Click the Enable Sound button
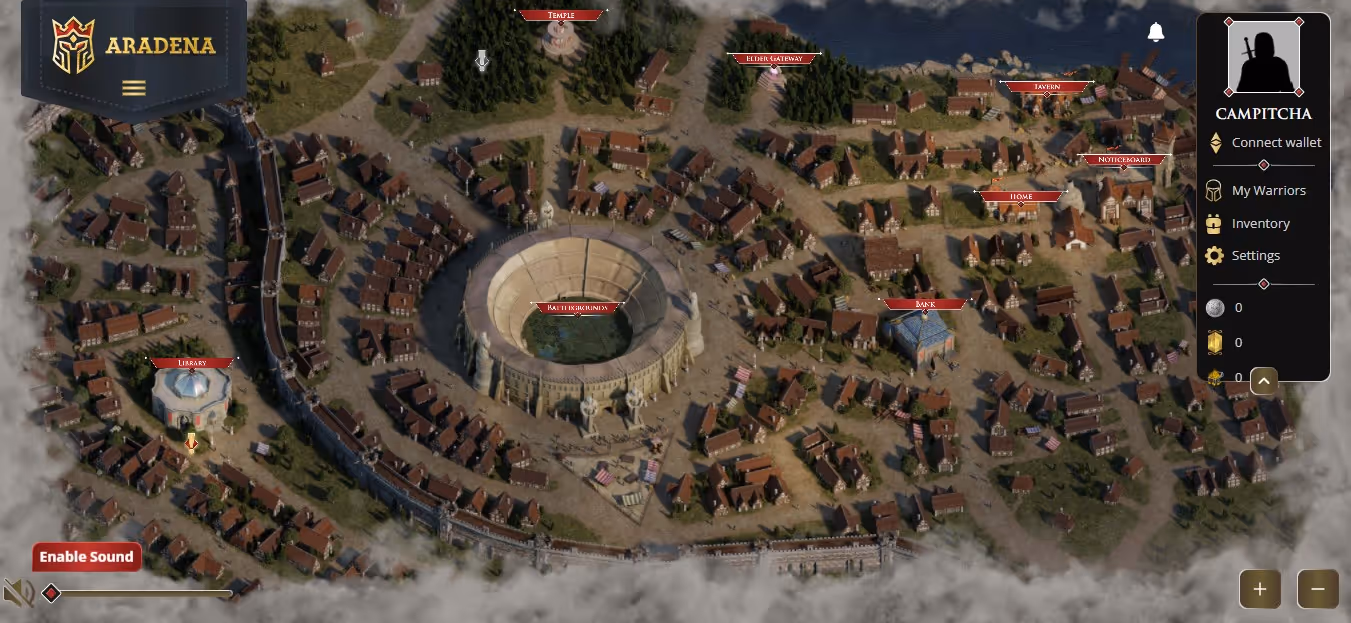 tap(86, 557)
